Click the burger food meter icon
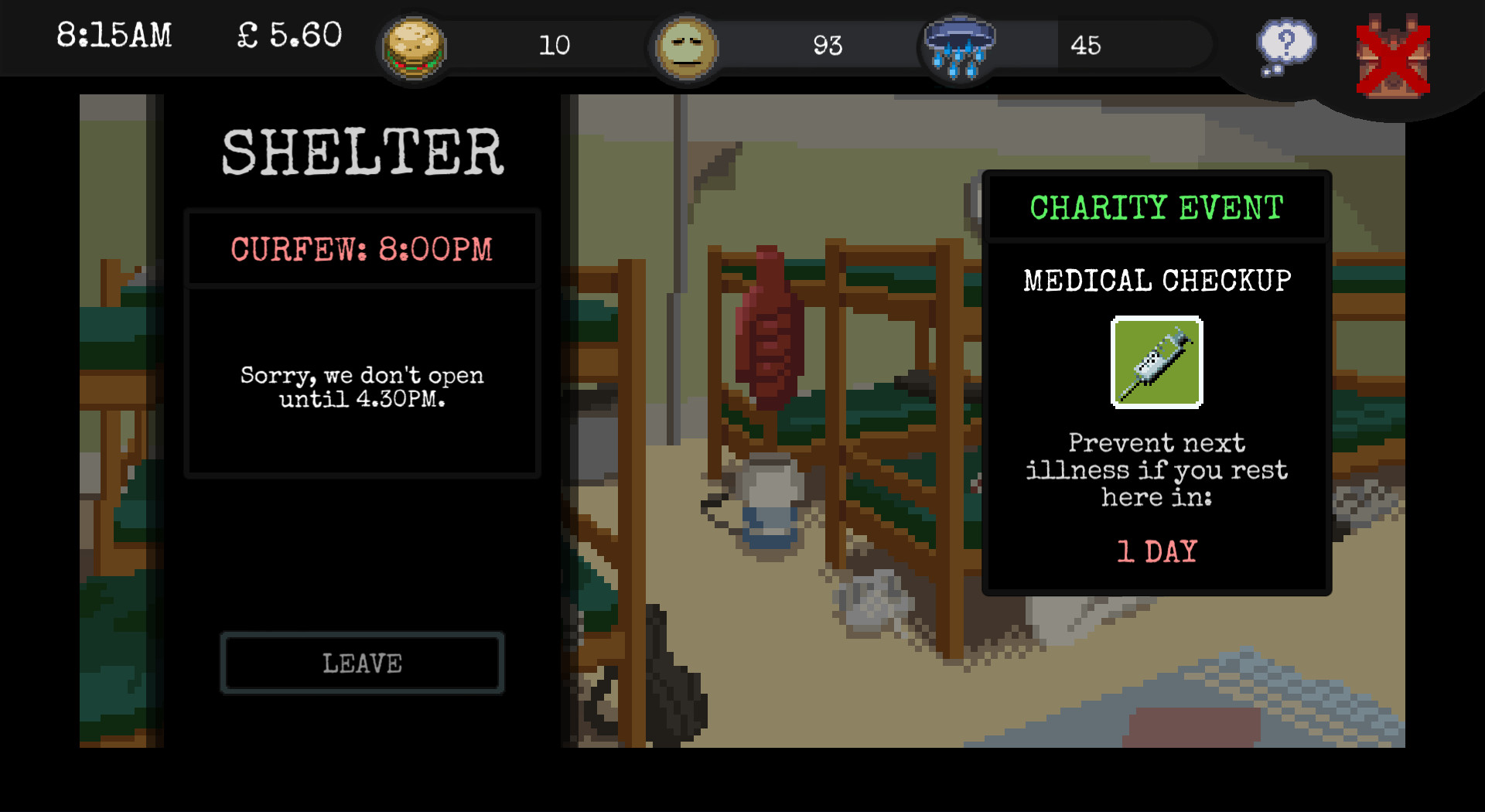Viewport: 1485px width, 812px height. tap(413, 46)
